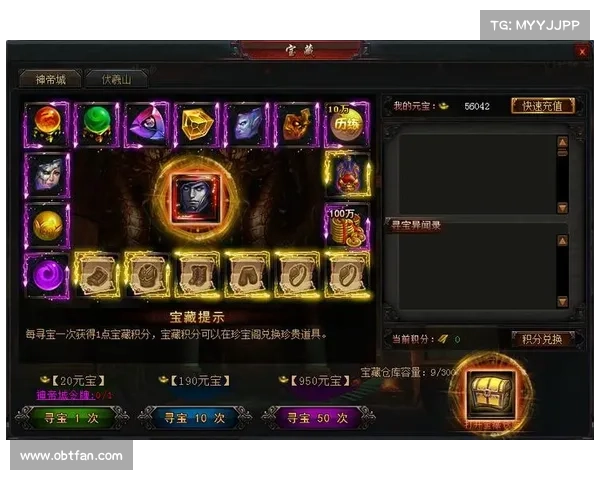The image size is (600, 480).
Task: Choose the 100万 gold coins reward
Action: (346, 225)
